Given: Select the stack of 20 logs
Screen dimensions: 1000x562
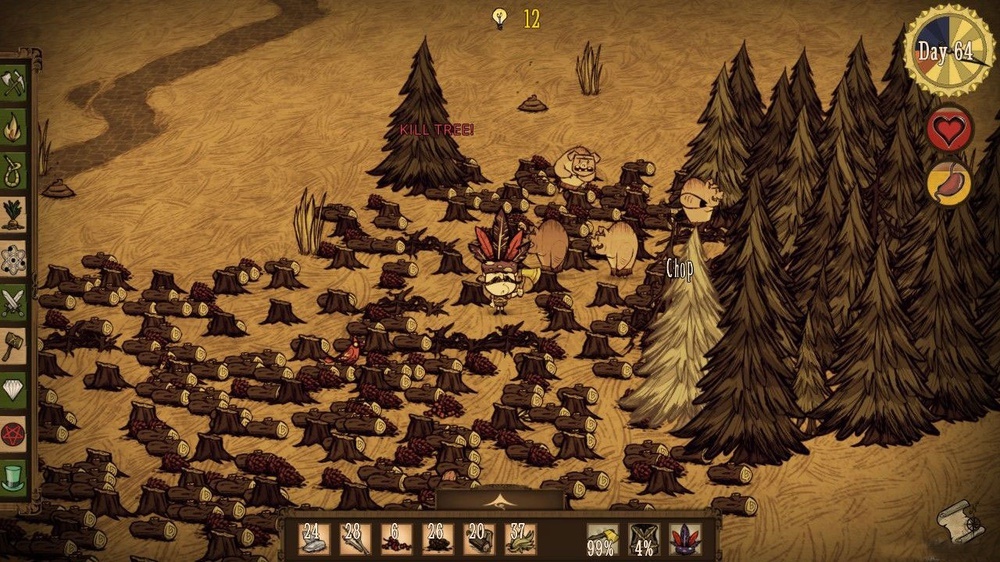Looking at the screenshot, I should point(478,539).
